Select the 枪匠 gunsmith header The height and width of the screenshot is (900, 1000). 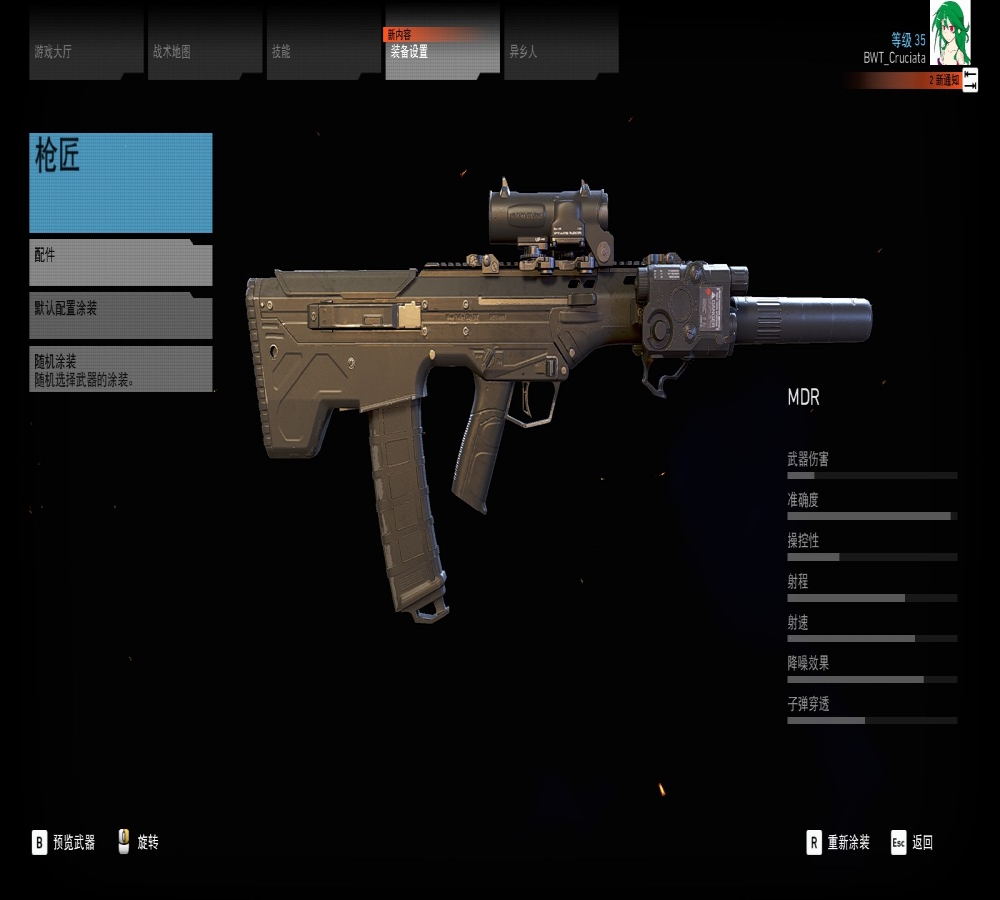(x=121, y=183)
